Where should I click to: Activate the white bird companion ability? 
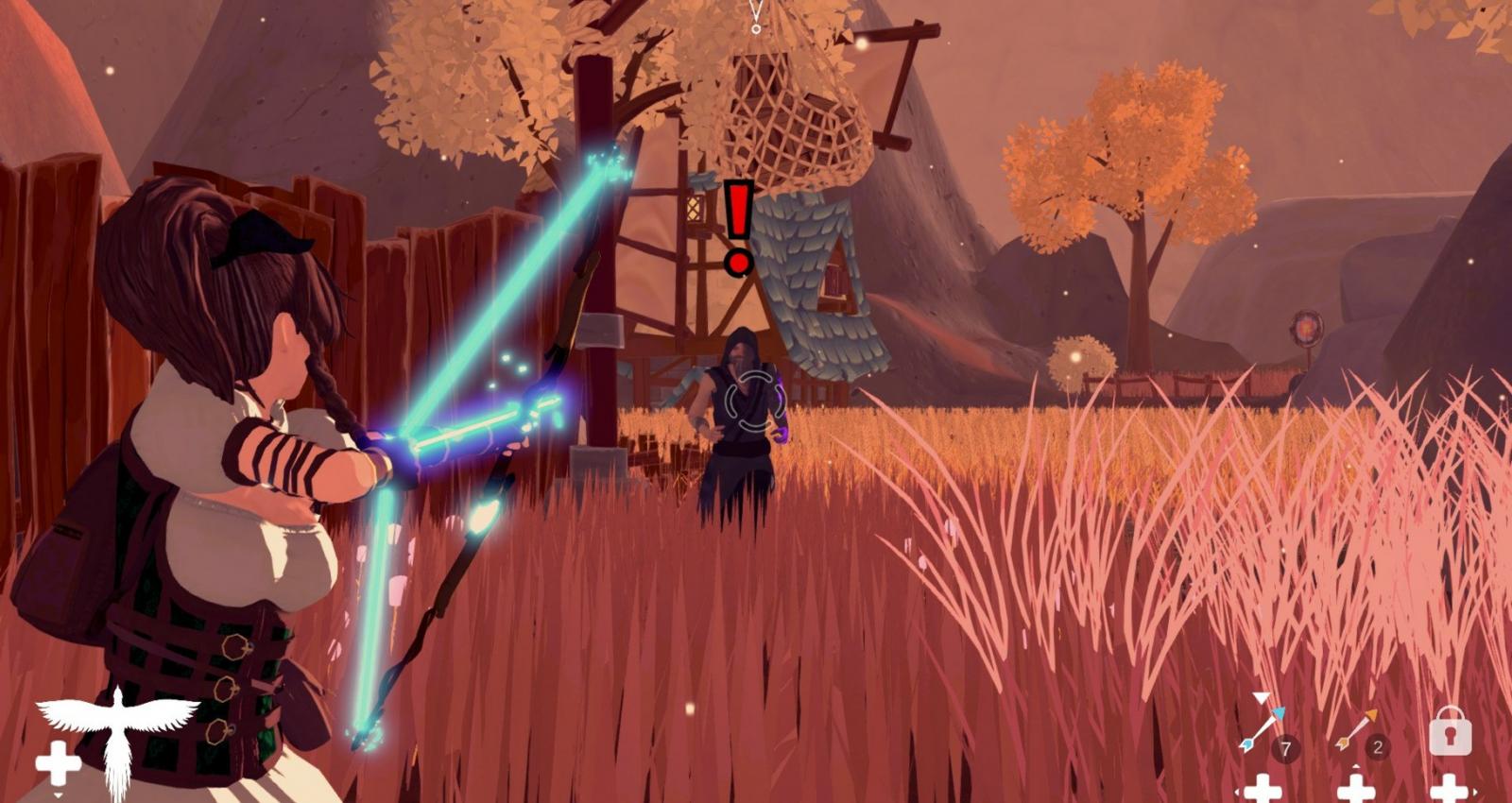click(x=115, y=737)
